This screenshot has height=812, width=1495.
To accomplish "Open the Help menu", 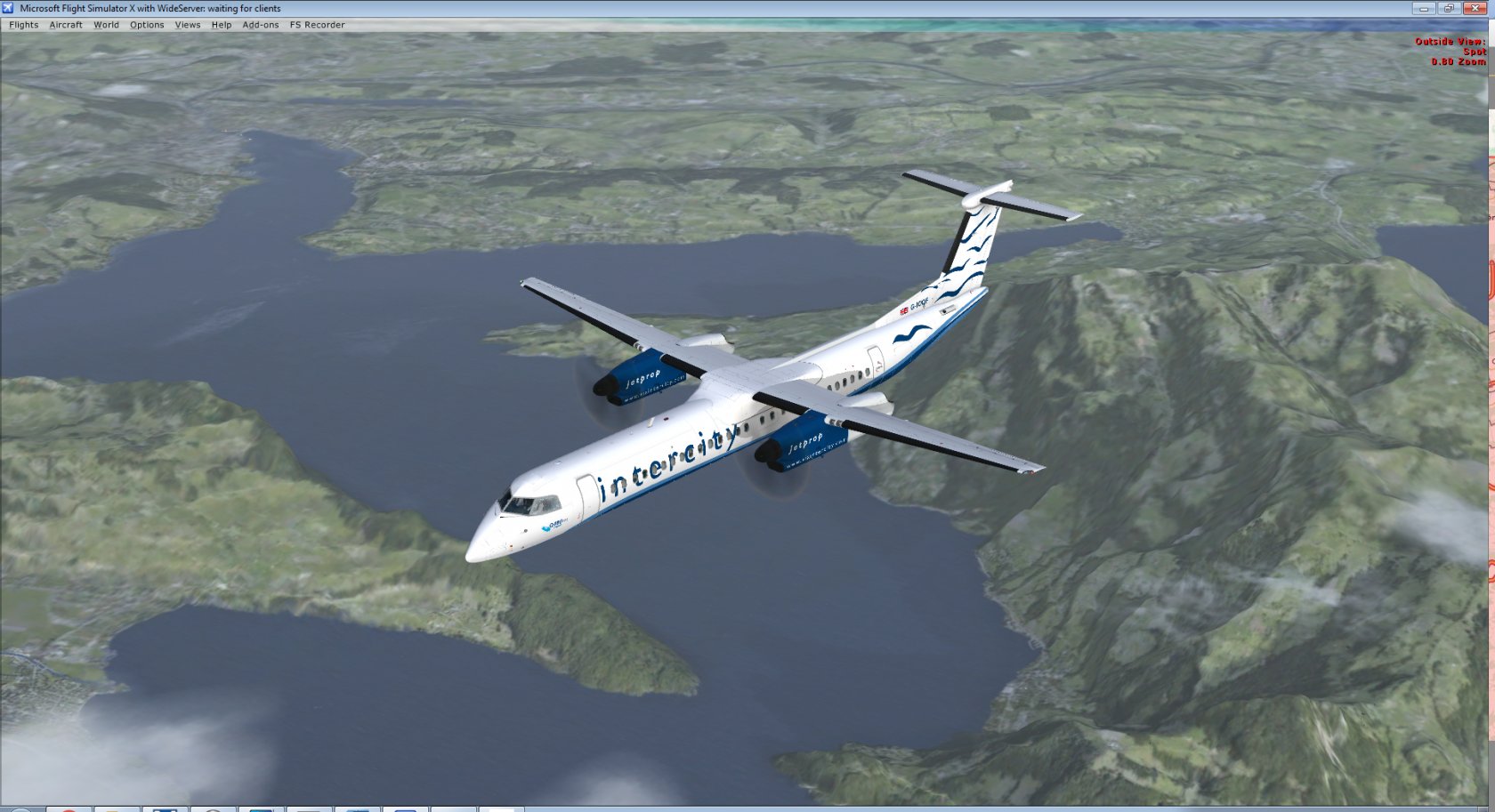I will [222, 25].
